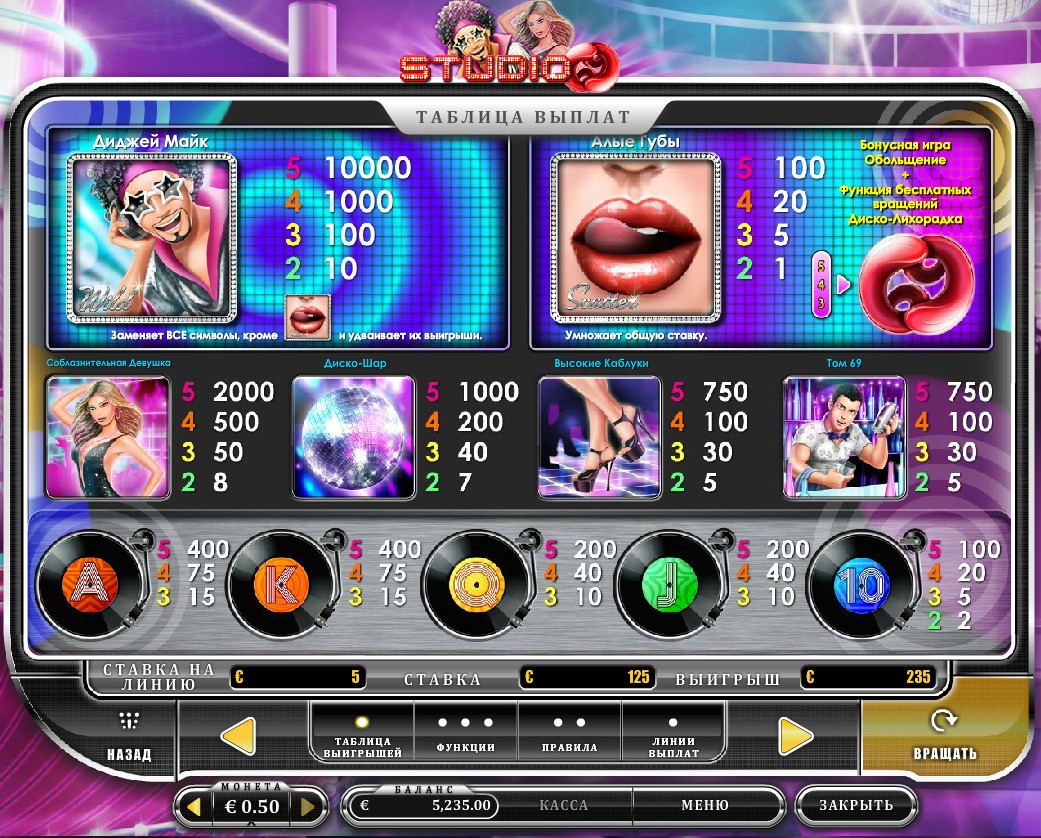Open the Меню button
This screenshot has width=1041, height=838.
(705, 805)
